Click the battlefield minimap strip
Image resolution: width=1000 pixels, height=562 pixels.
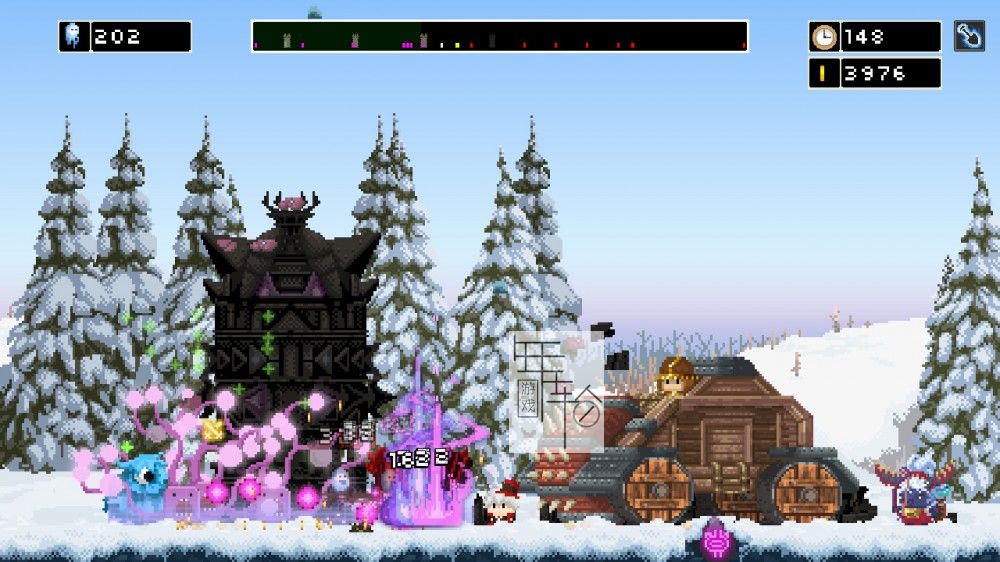499,36
